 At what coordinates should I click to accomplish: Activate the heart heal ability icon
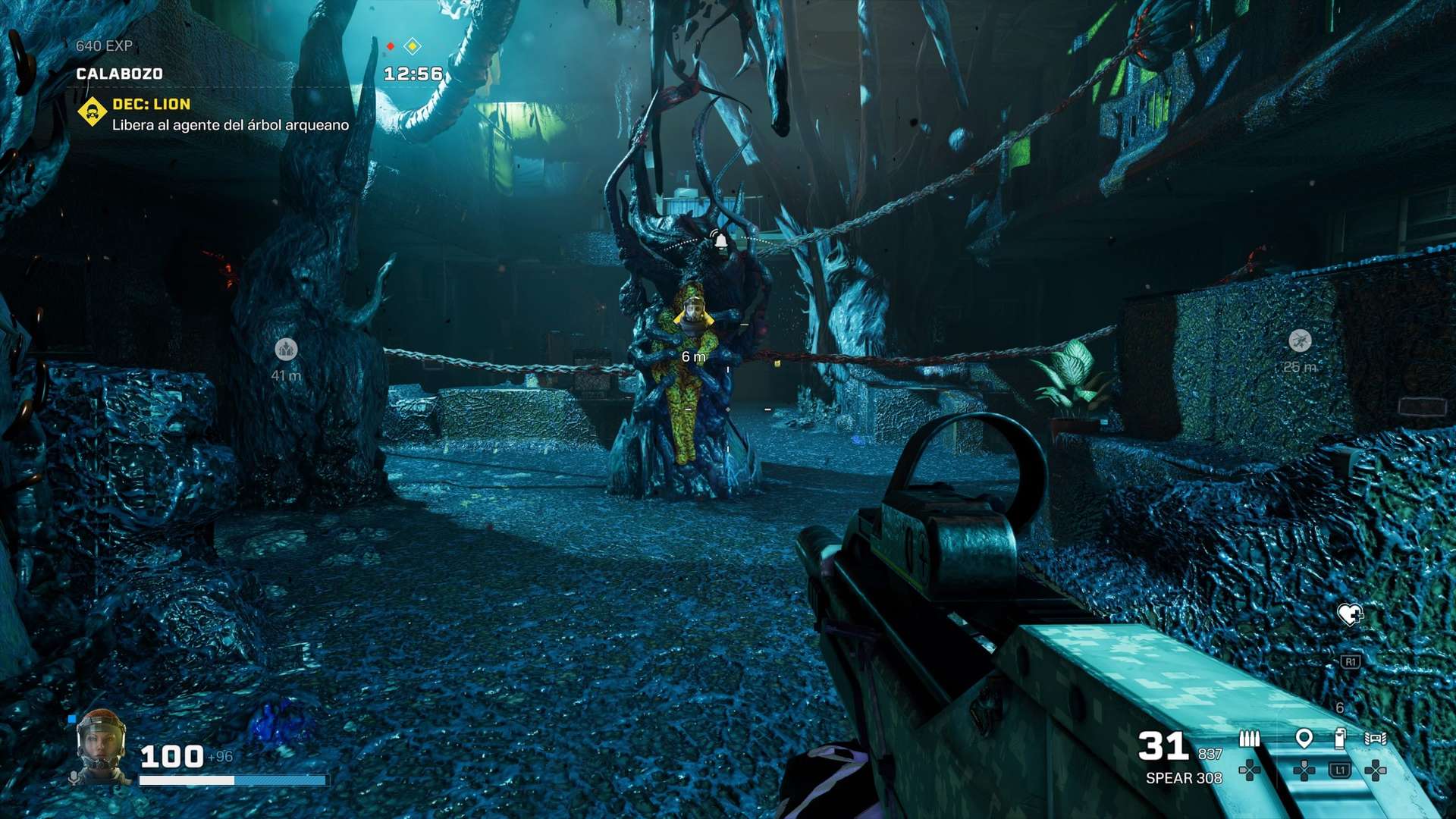(x=1349, y=613)
